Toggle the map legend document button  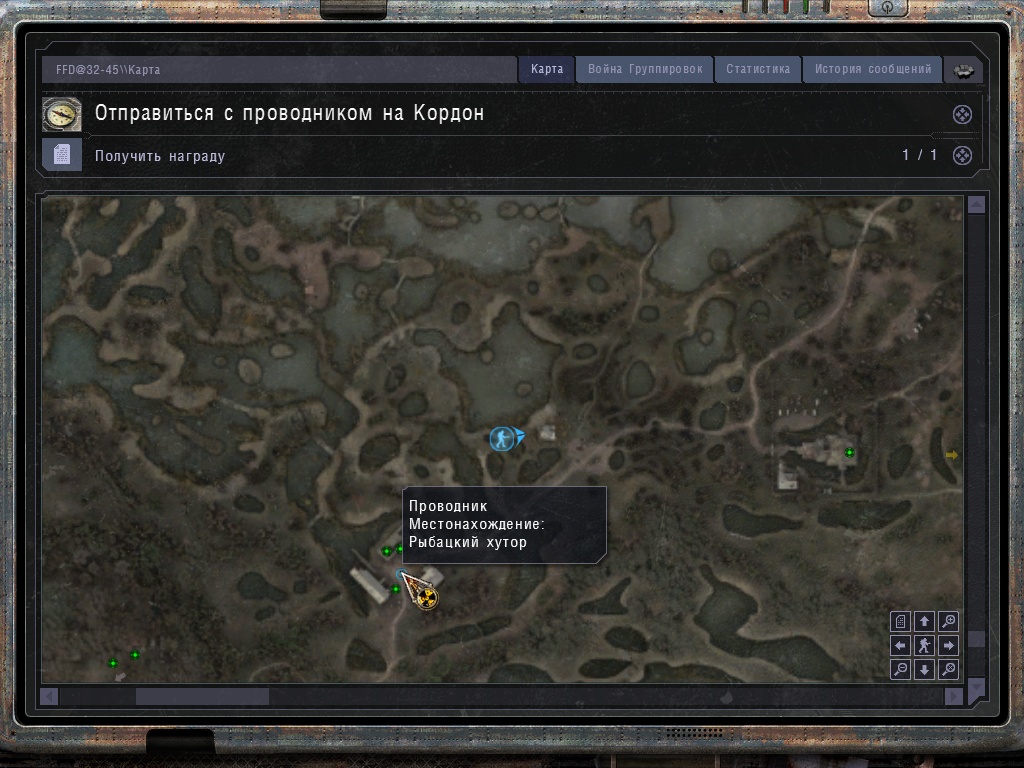click(x=901, y=622)
